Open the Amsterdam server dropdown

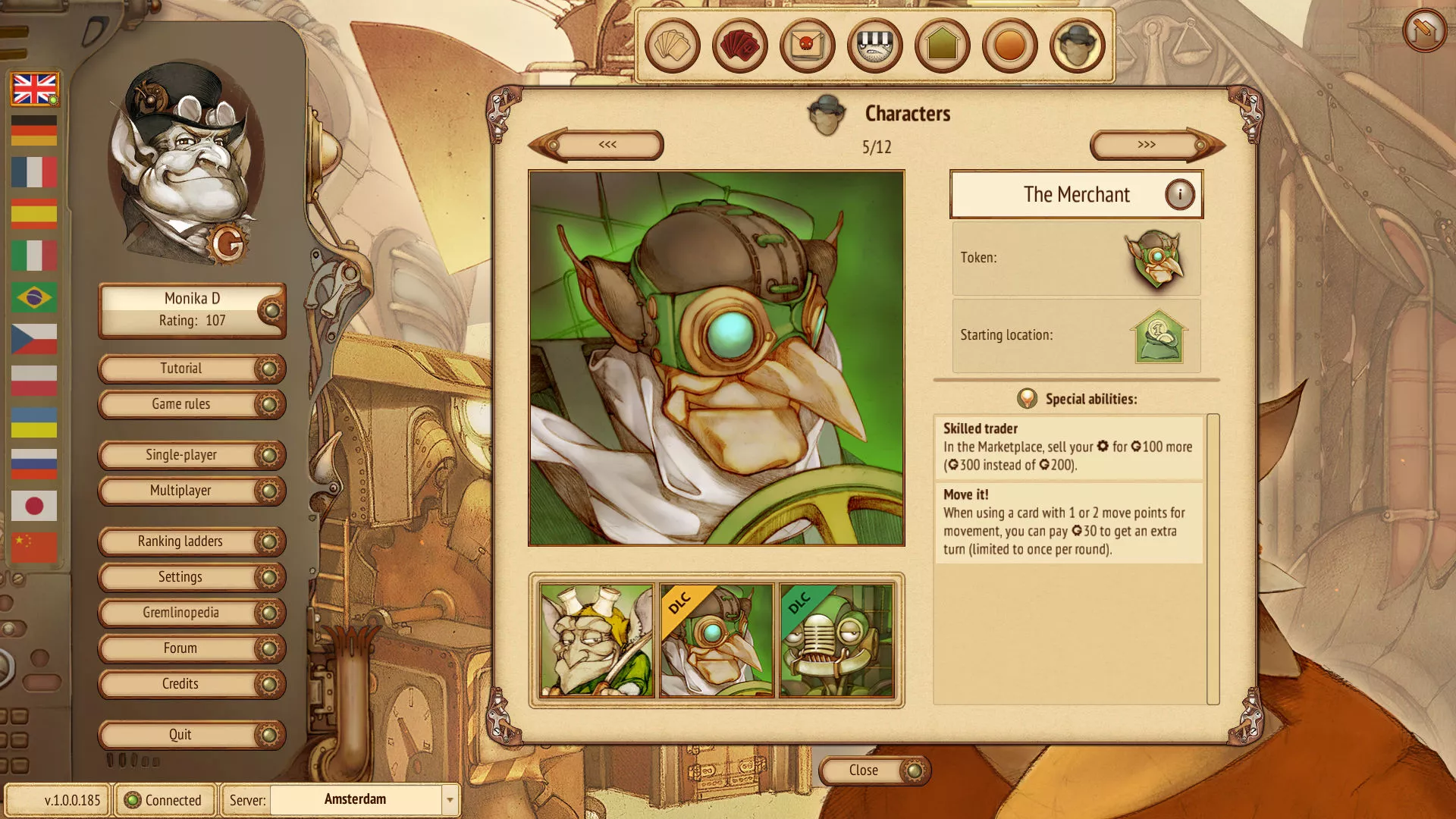pos(450,799)
